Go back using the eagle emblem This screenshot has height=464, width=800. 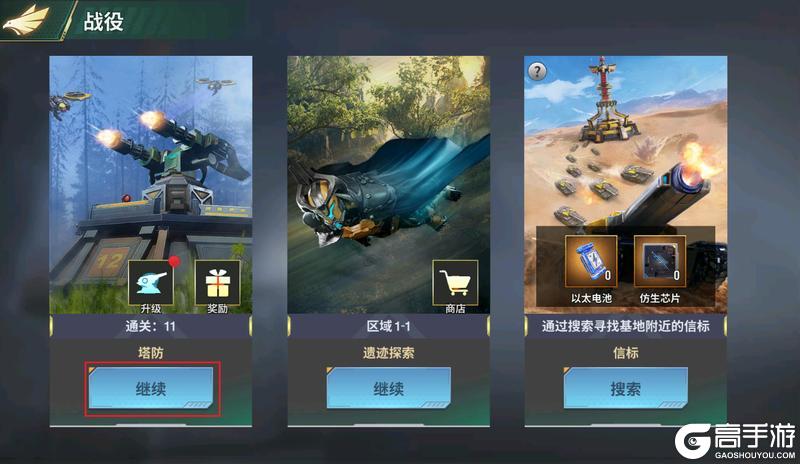click(26, 21)
